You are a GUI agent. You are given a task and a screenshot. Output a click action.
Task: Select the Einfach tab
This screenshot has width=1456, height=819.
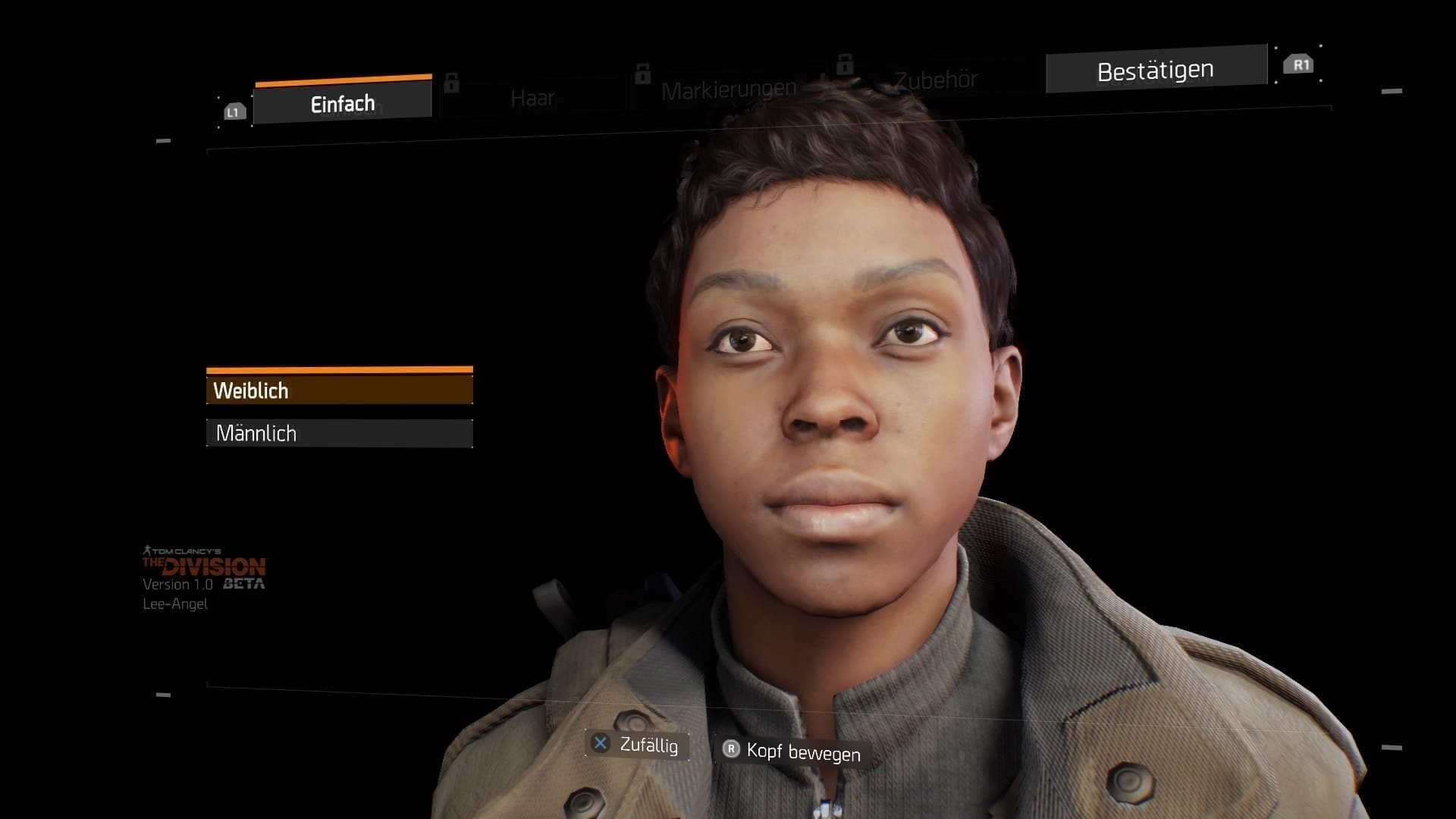pos(341,103)
